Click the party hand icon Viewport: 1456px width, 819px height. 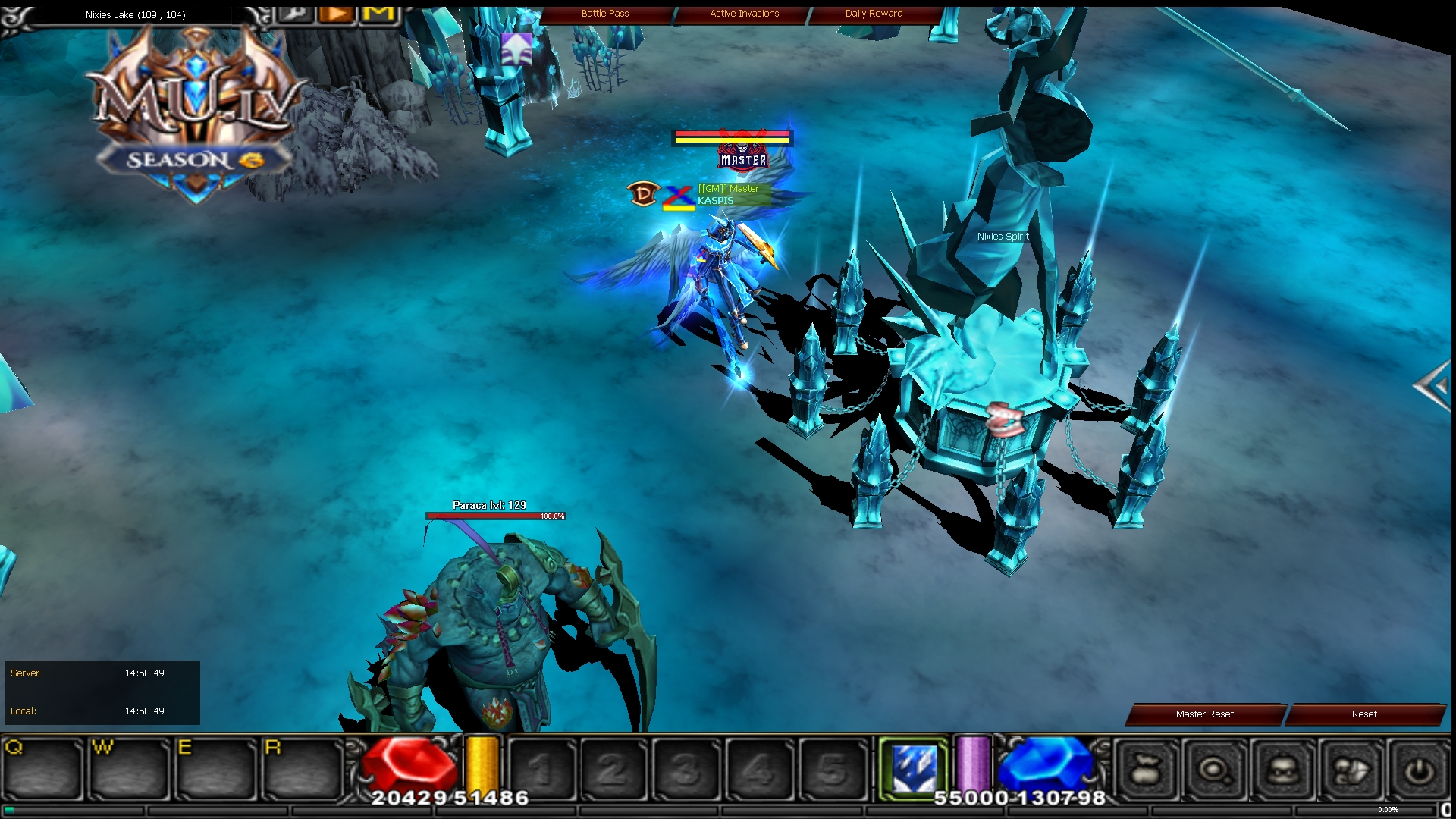(x=1351, y=768)
